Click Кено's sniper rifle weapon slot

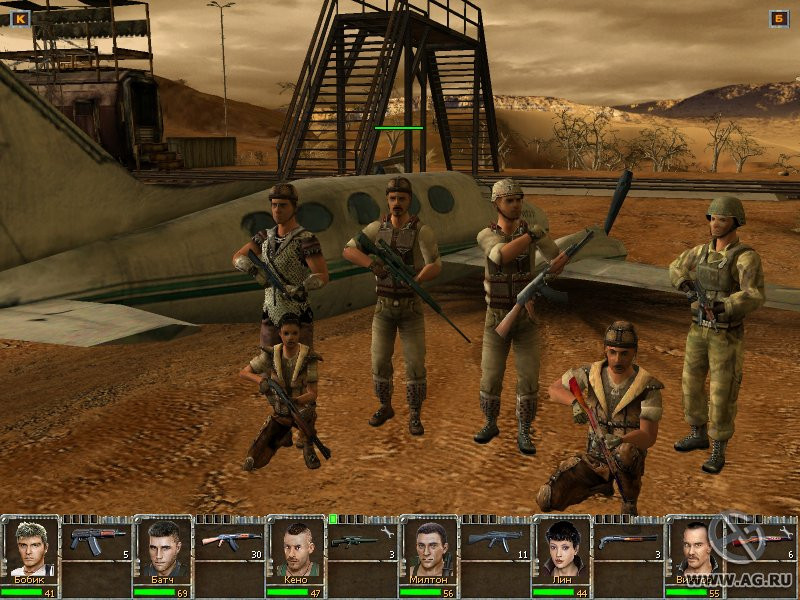pos(363,541)
